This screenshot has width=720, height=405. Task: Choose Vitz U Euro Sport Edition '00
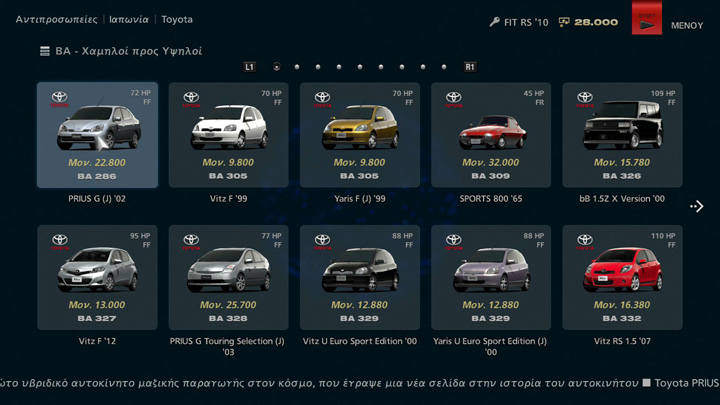(360, 277)
